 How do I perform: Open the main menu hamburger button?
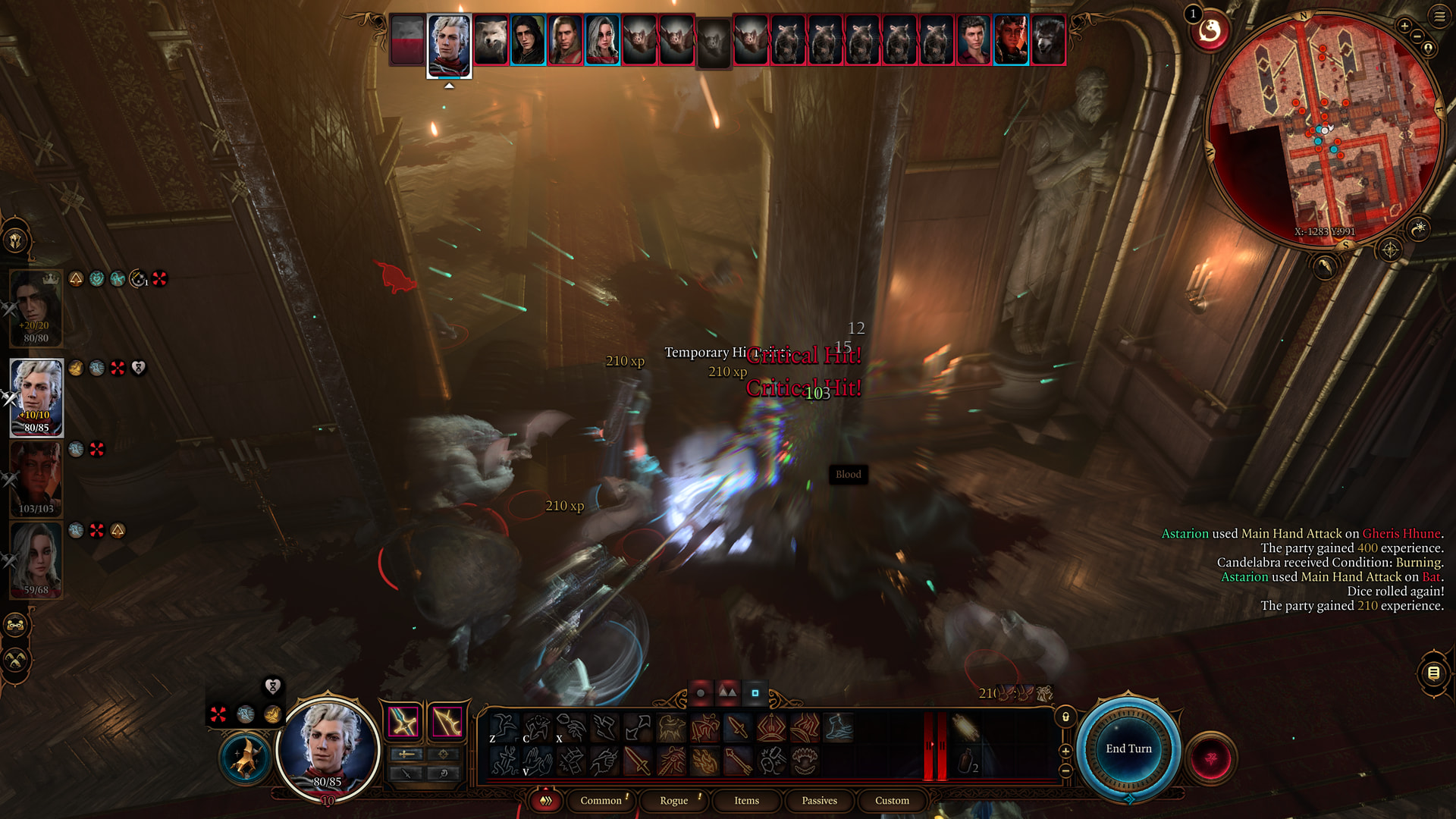(1439, 16)
